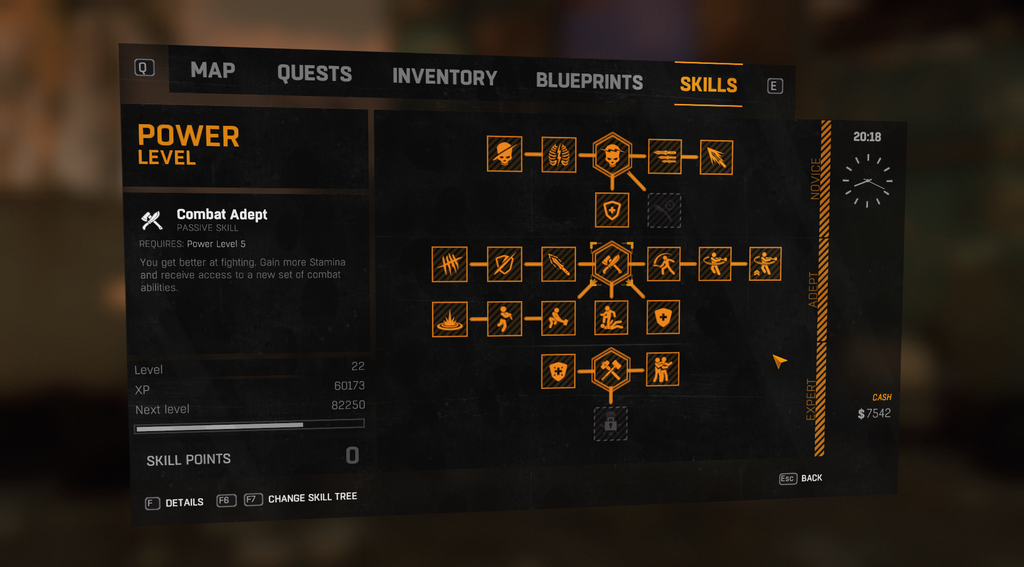Go to the Inventory tab
1024x567 pixels.
(x=444, y=78)
